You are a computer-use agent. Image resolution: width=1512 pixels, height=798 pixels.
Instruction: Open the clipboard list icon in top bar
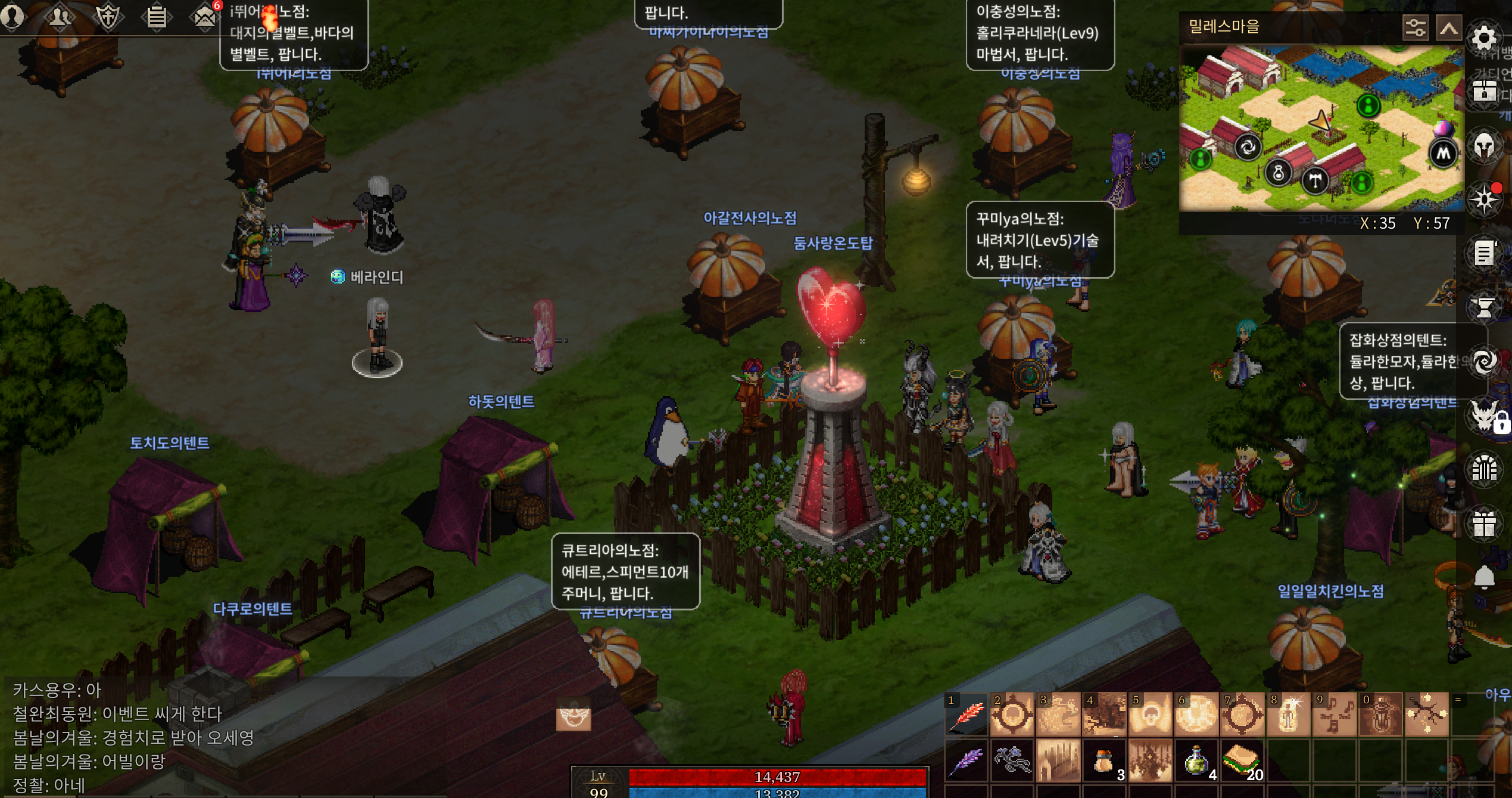click(x=157, y=17)
